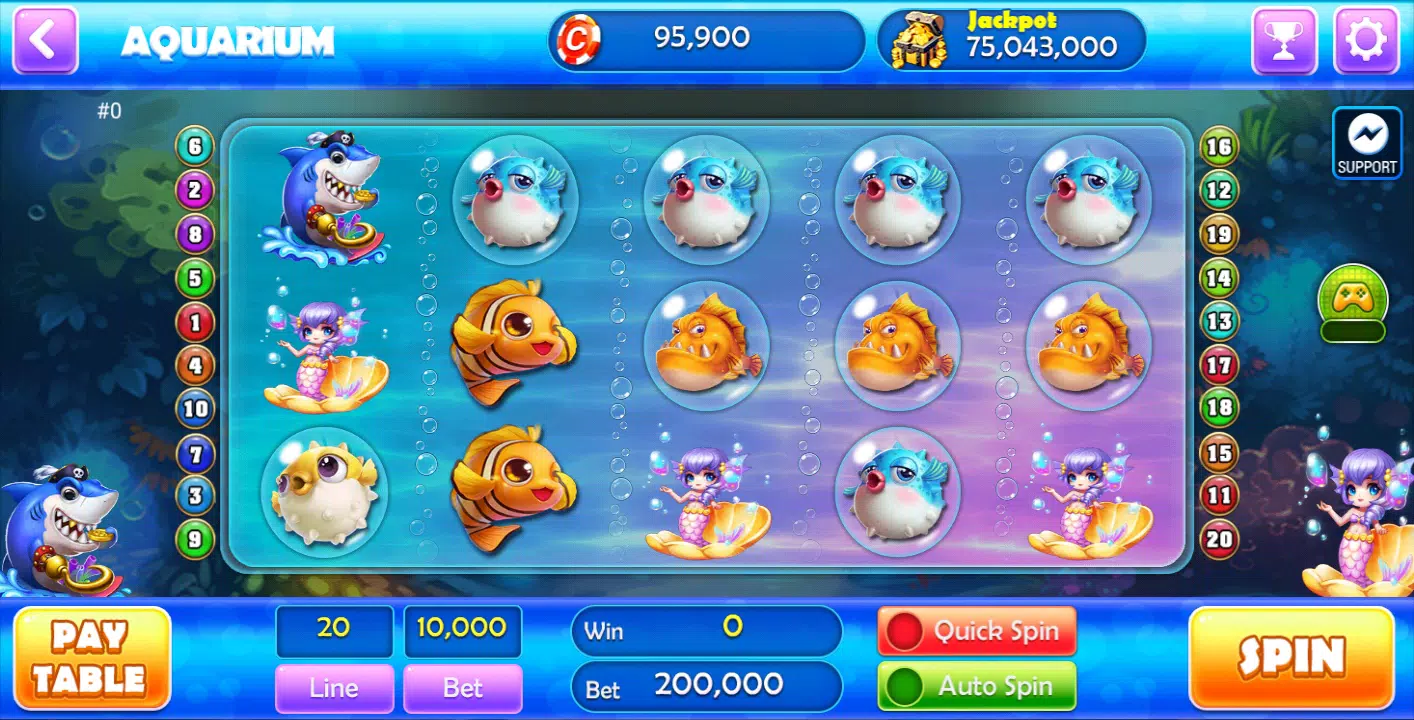Open the Bet selector showing 10,000
1414x720 pixels.
[x=462, y=630]
